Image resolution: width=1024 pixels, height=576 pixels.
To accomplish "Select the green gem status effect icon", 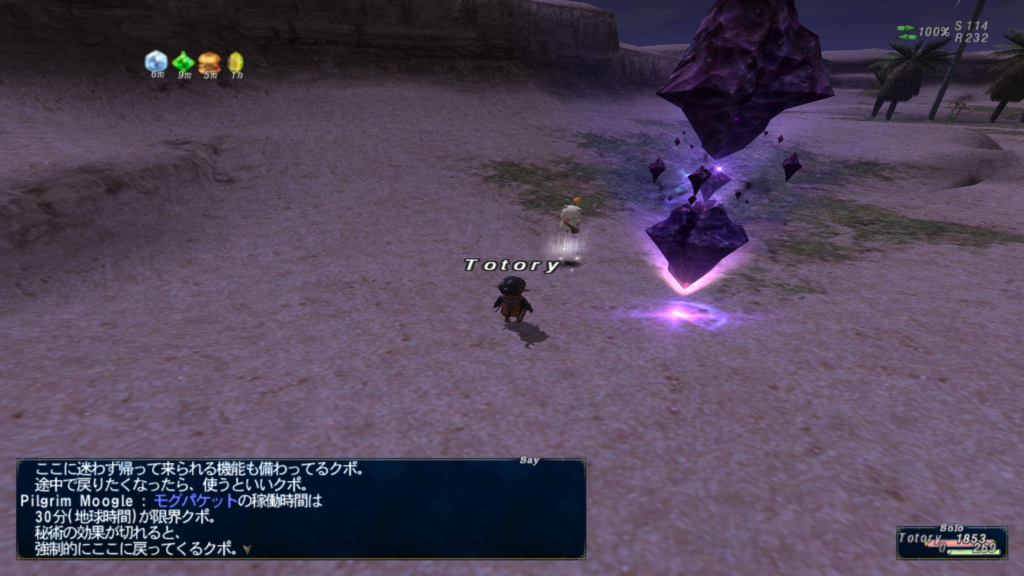I will click(x=183, y=62).
